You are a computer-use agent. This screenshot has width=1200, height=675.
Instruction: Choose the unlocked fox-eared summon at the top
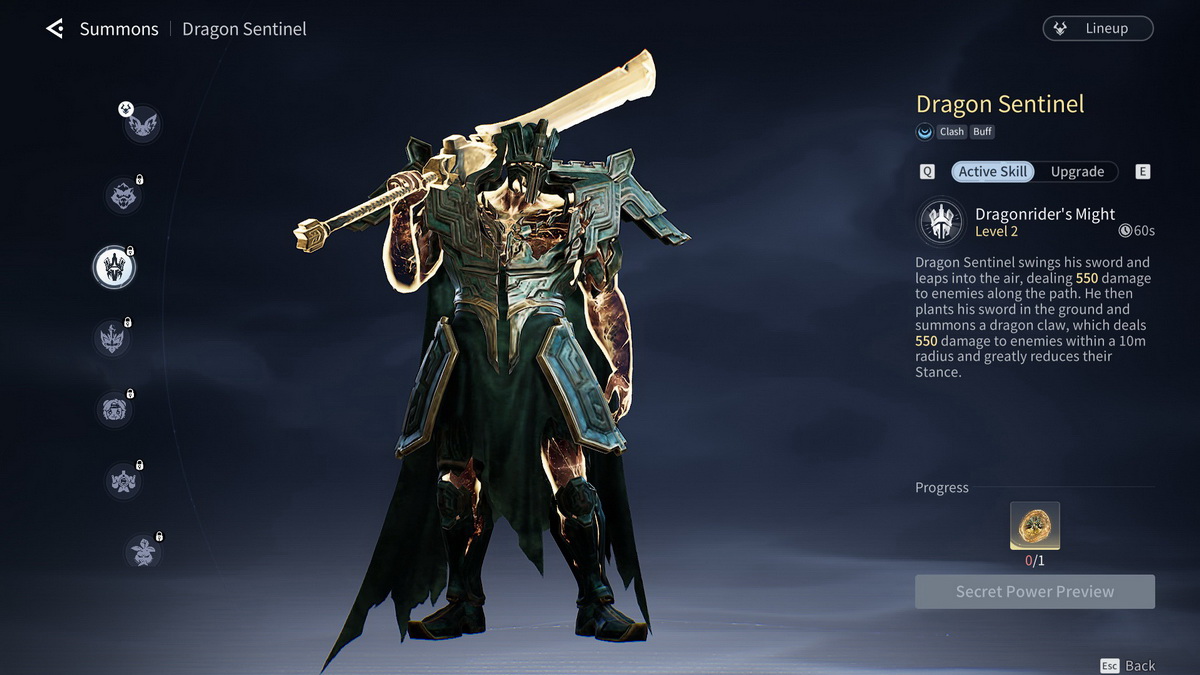coord(142,124)
